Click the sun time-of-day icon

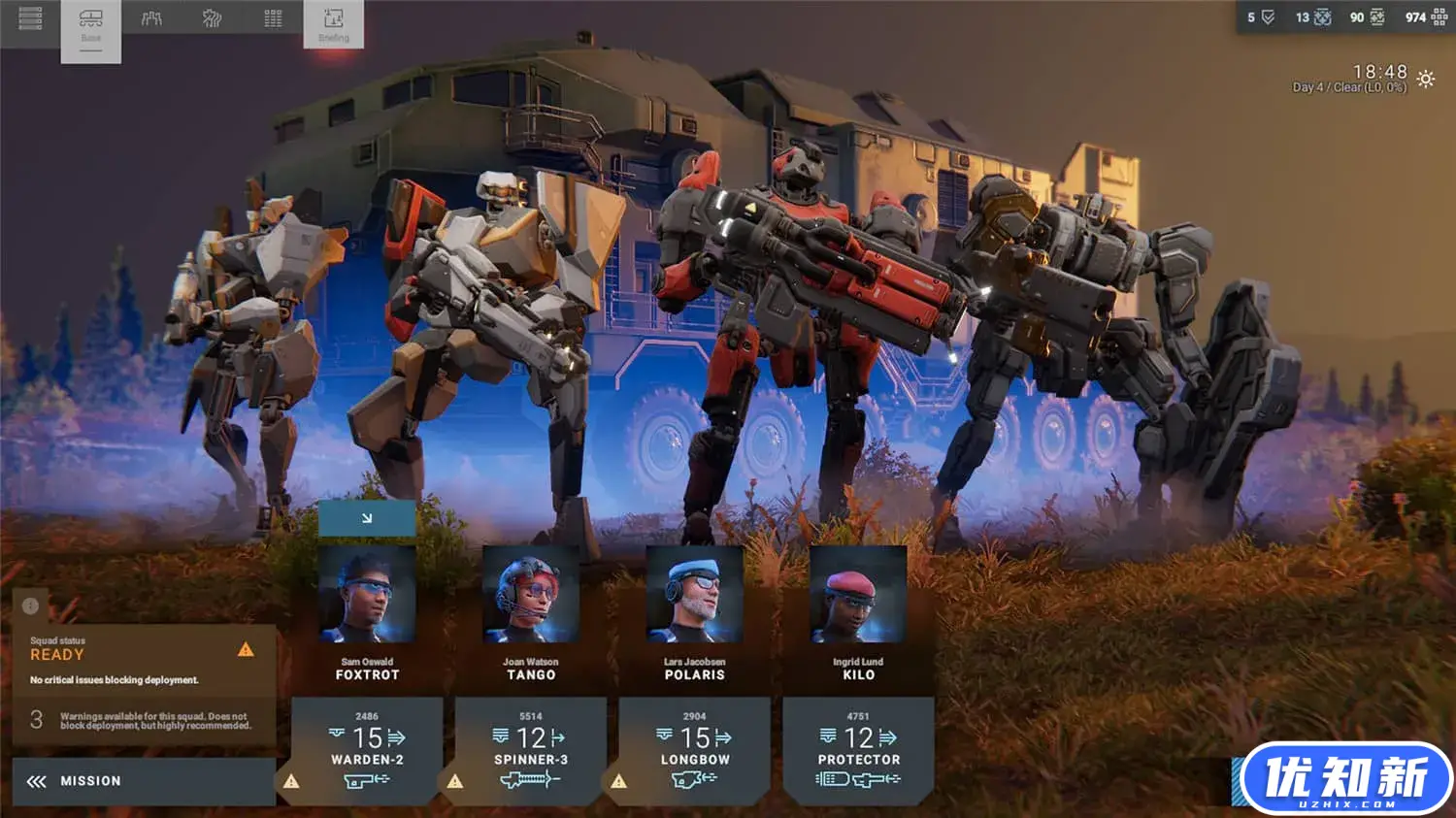pyautogui.click(x=1425, y=80)
